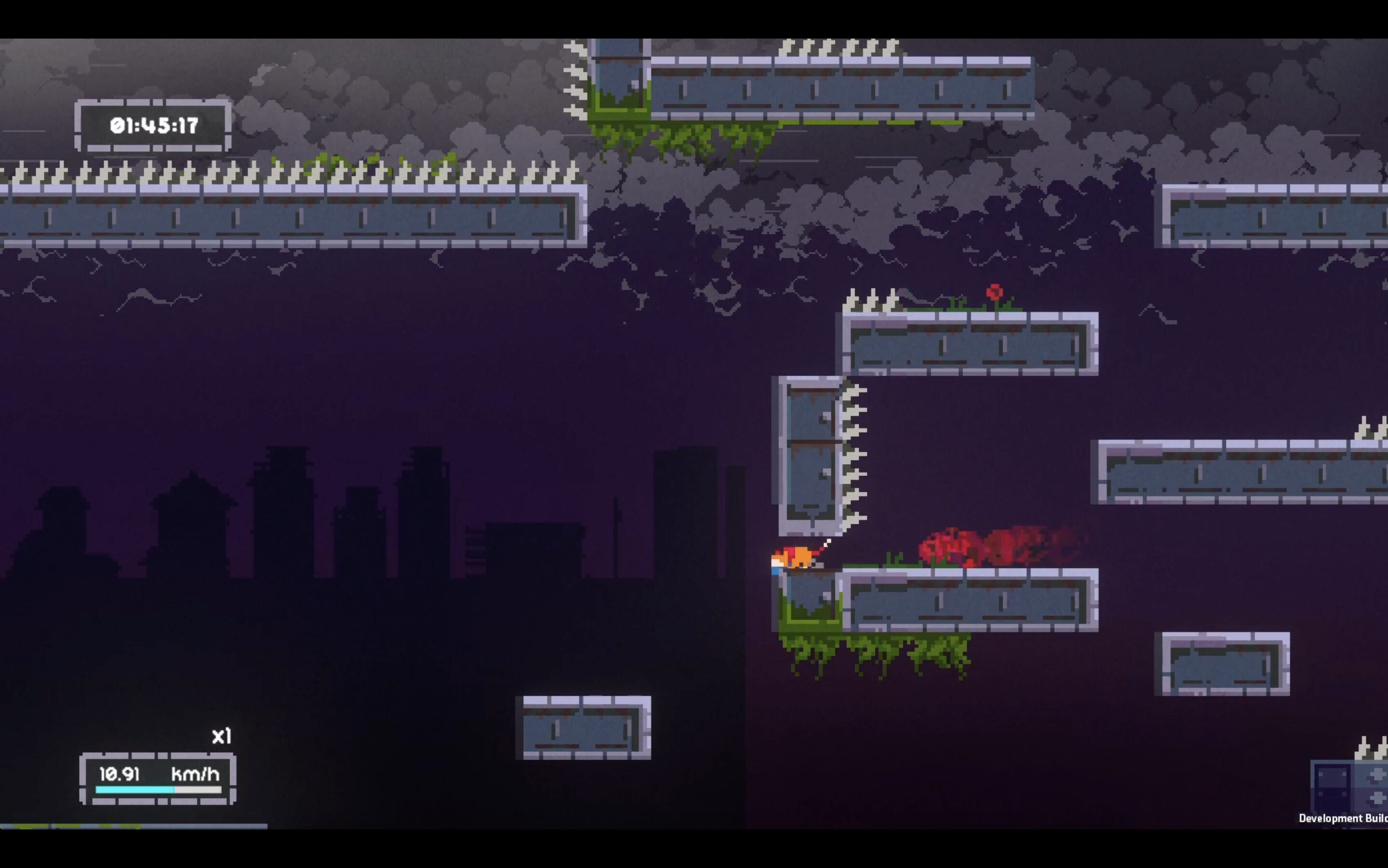The image size is (1388, 868).
Task: Click the x1 multiplier label
Action: tap(221, 735)
